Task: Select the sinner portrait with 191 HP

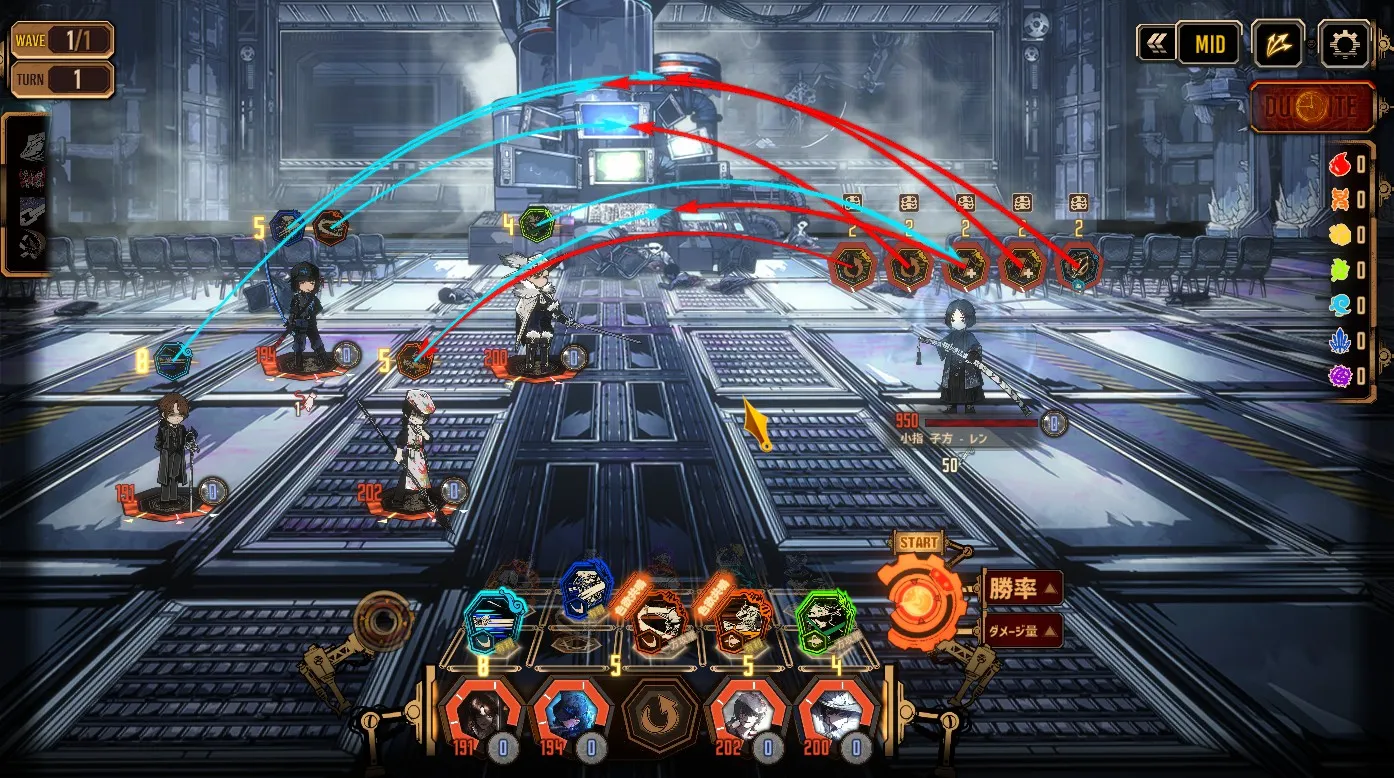Action: [482, 718]
